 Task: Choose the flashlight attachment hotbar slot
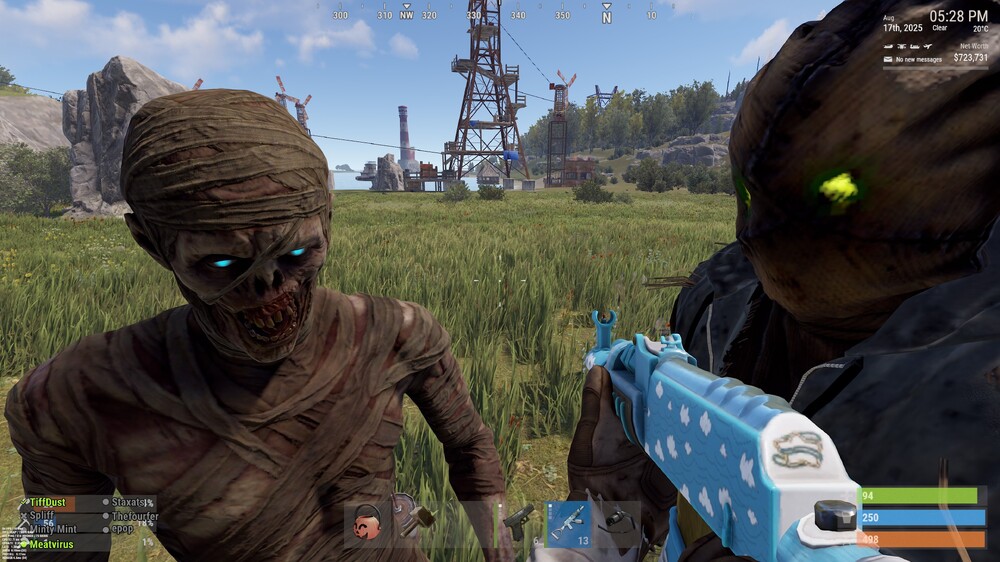click(x=617, y=523)
